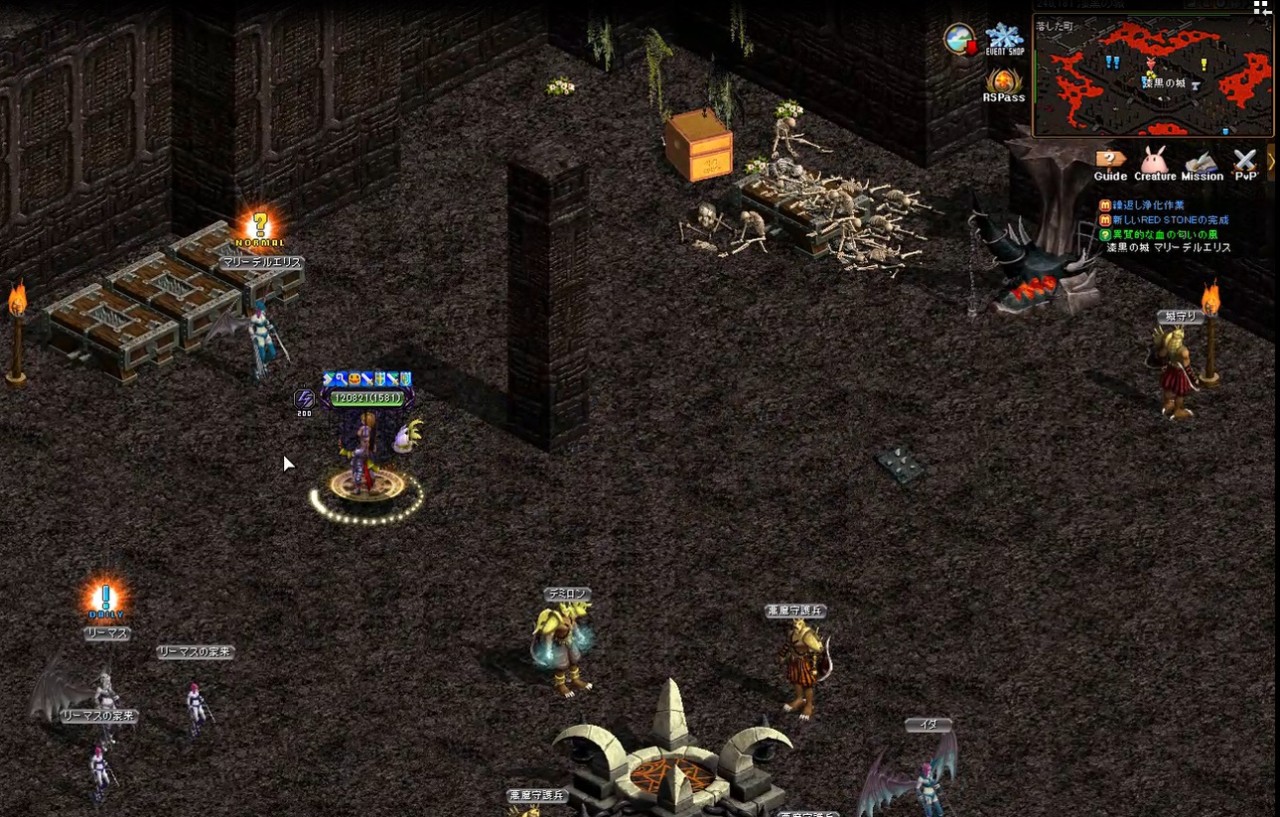
Task: Open the Event Shop snowflake icon
Action: tap(1004, 40)
